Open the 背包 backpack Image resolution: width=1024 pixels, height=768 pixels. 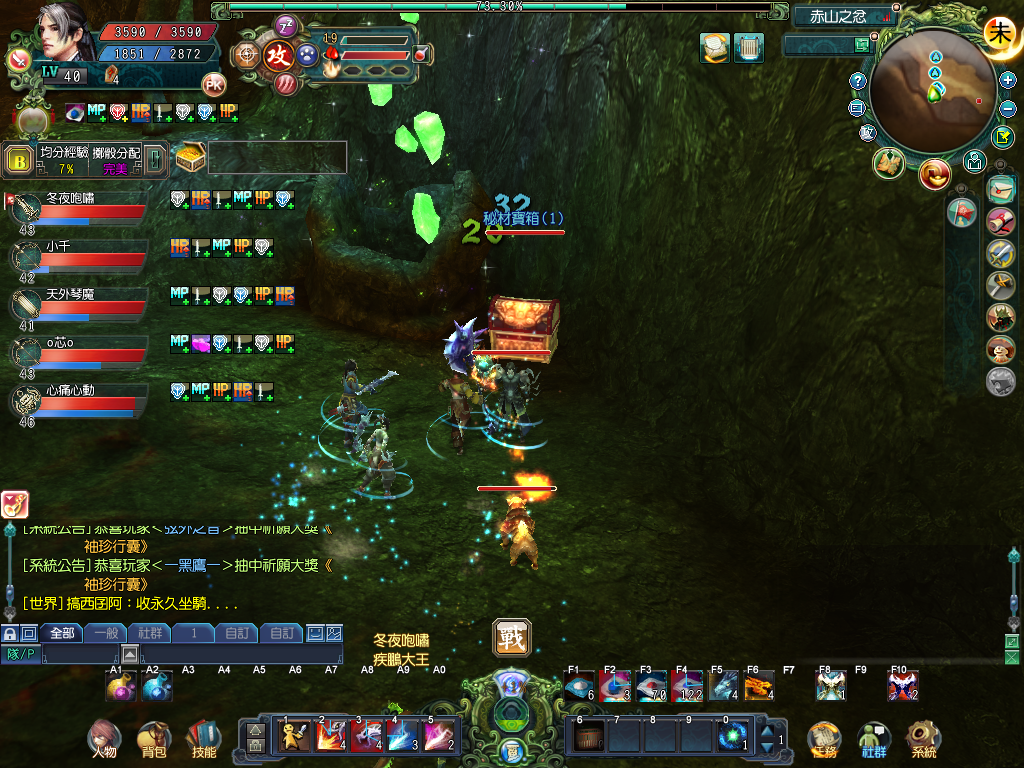pyautogui.click(x=154, y=739)
